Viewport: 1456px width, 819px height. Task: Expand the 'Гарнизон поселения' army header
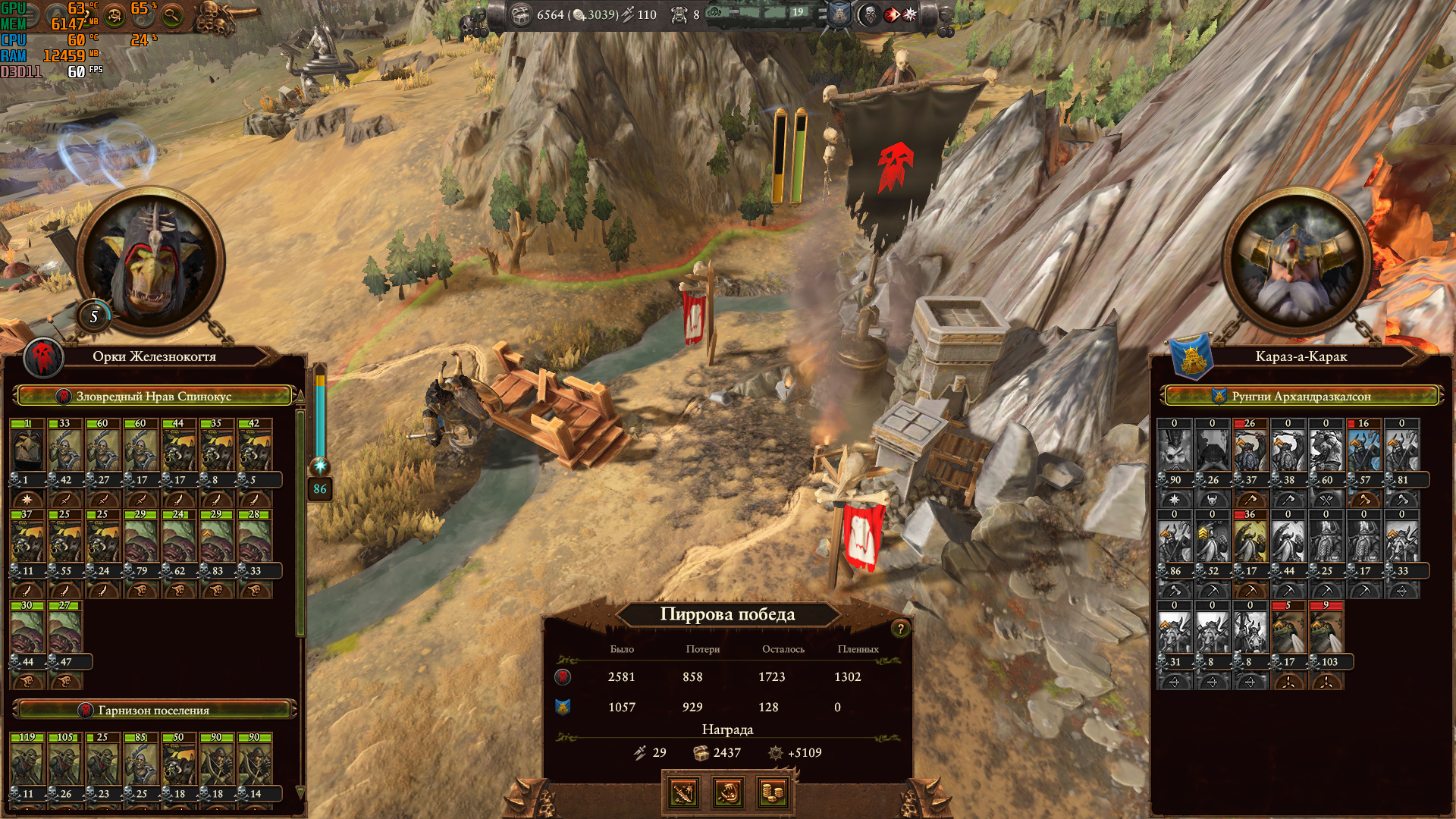(x=154, y=710)
